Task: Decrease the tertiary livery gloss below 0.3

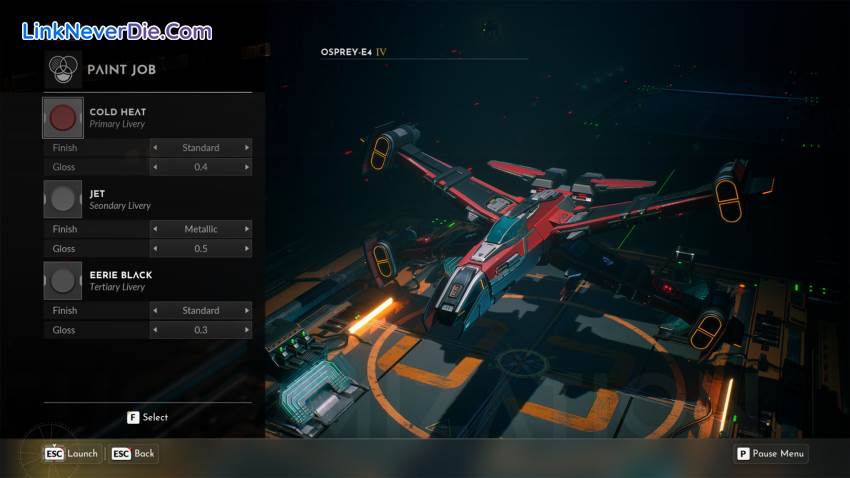Action: pos(155,329)
